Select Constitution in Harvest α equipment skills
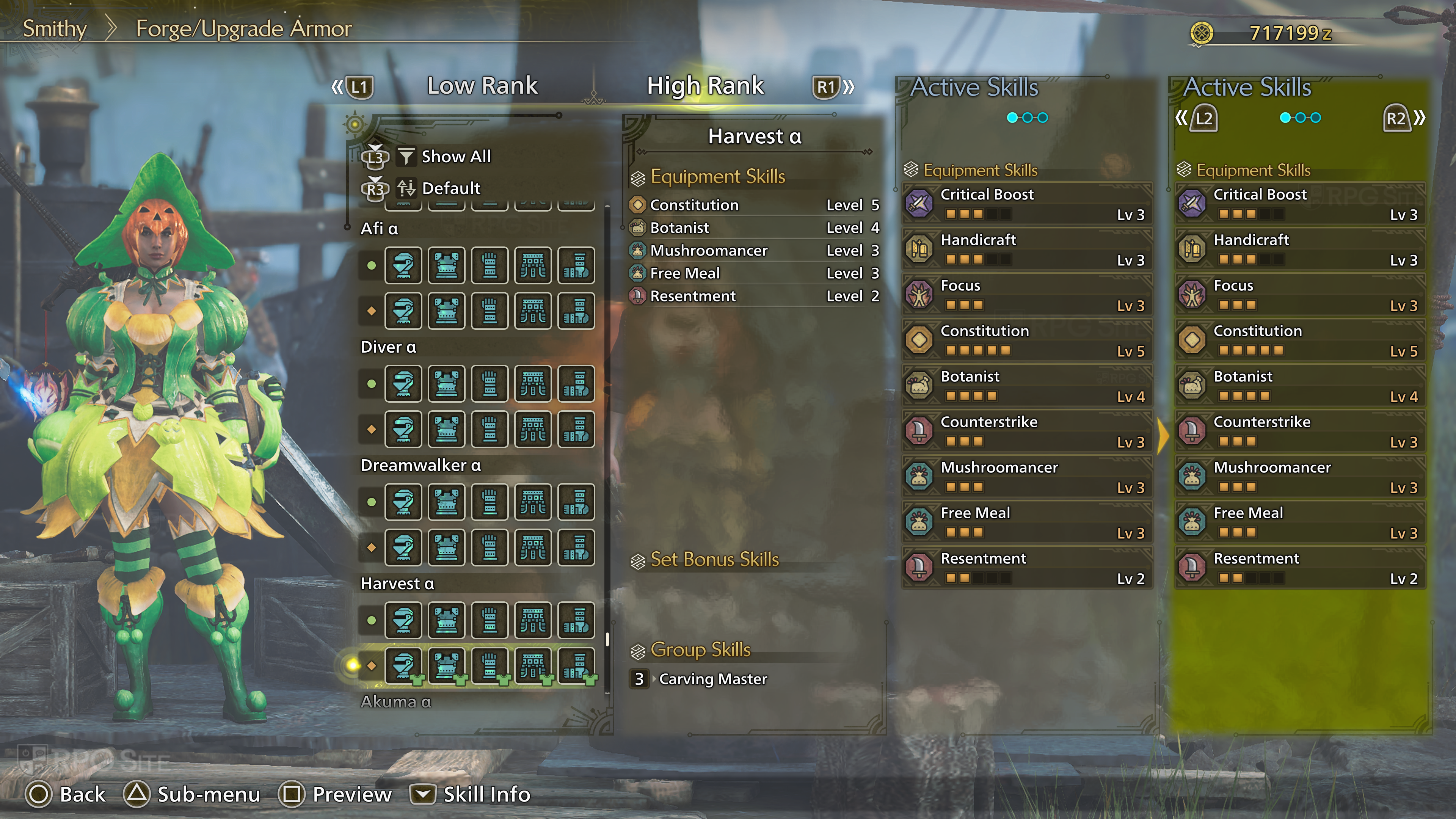 point(754,205)
